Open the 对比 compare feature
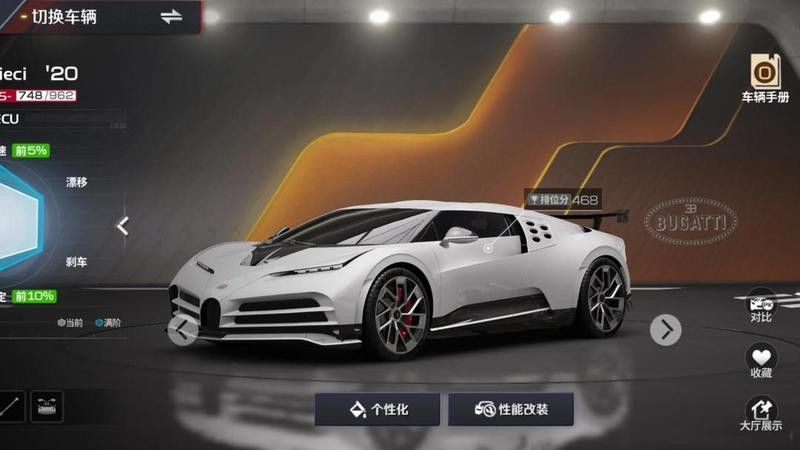800x450 pixels. pyautogui.click(x=761, y=305)
